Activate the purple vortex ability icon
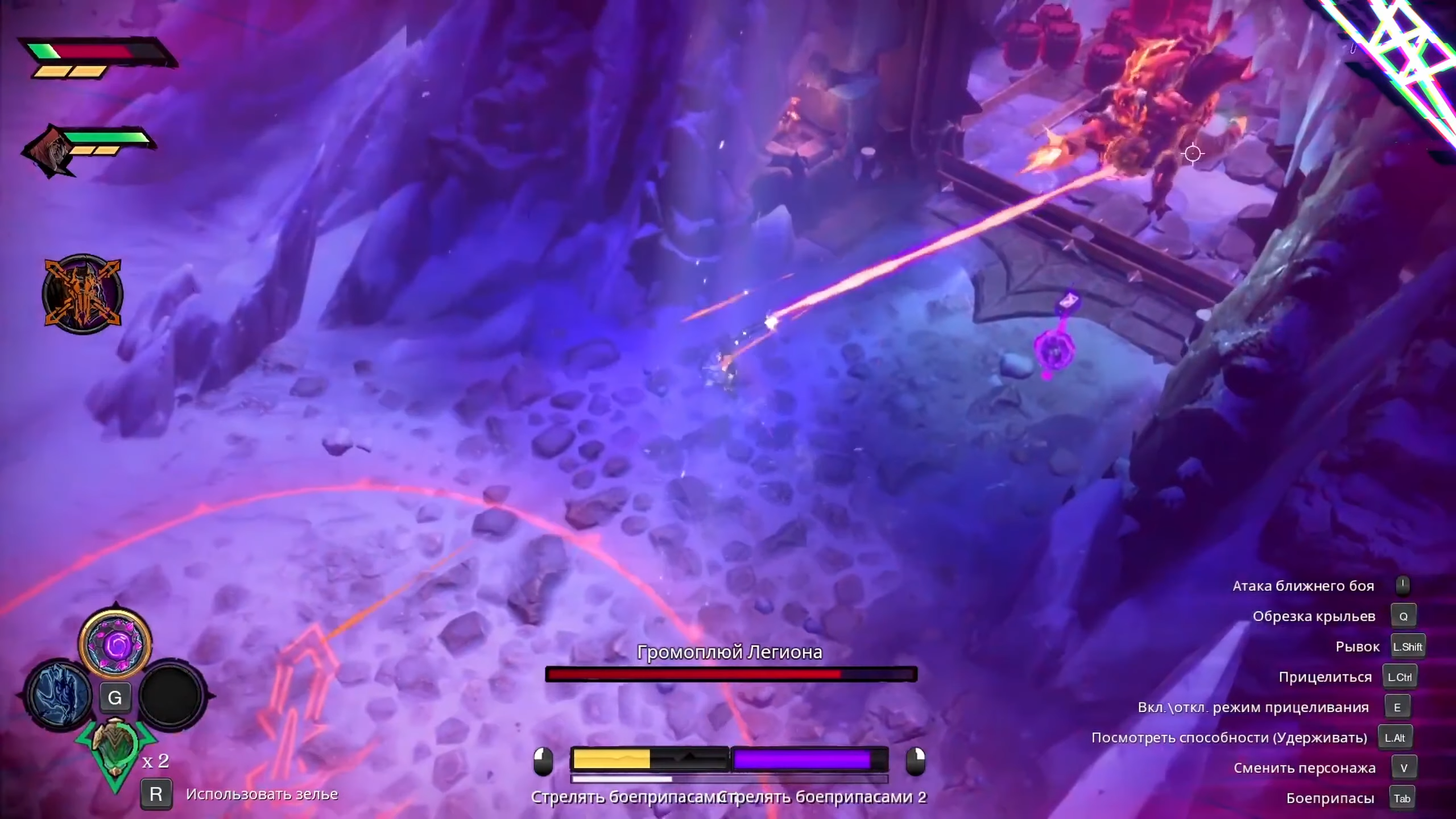 tap(115, 644)
